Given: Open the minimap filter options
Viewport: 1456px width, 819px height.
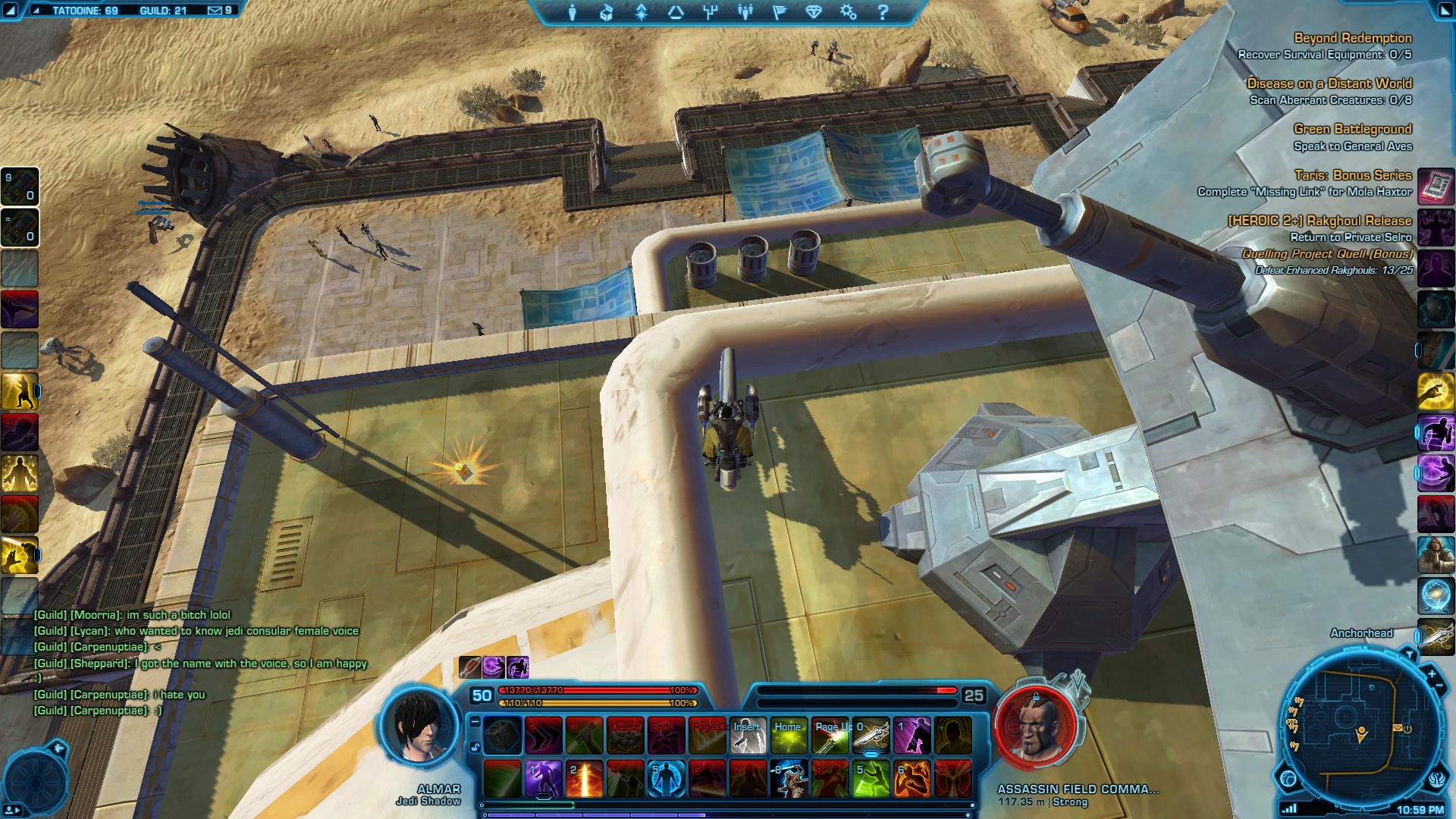Looking at the screenshot, I should [1409, 654].
